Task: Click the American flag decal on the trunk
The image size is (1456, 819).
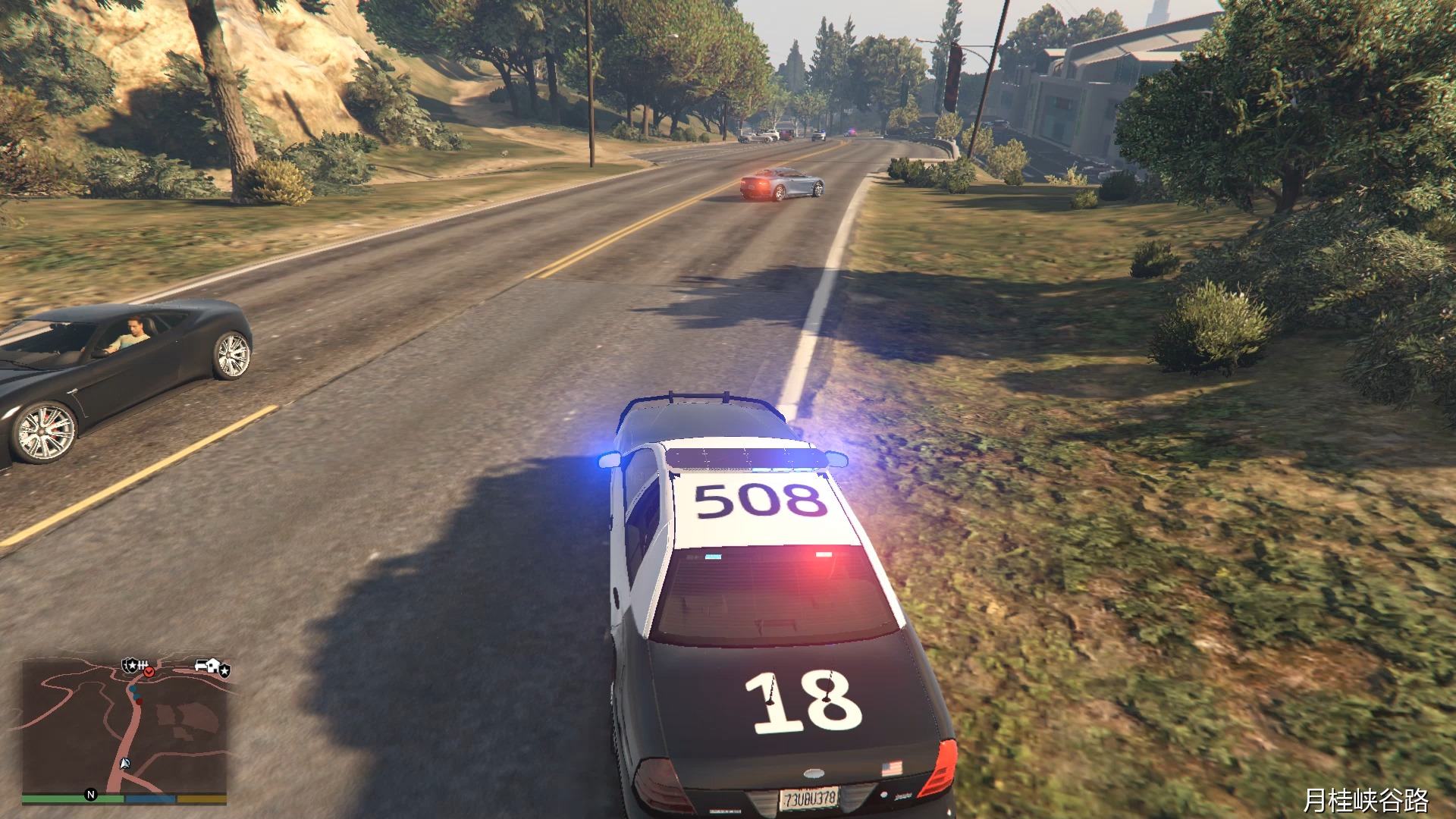Action: (x=893, y=767)
